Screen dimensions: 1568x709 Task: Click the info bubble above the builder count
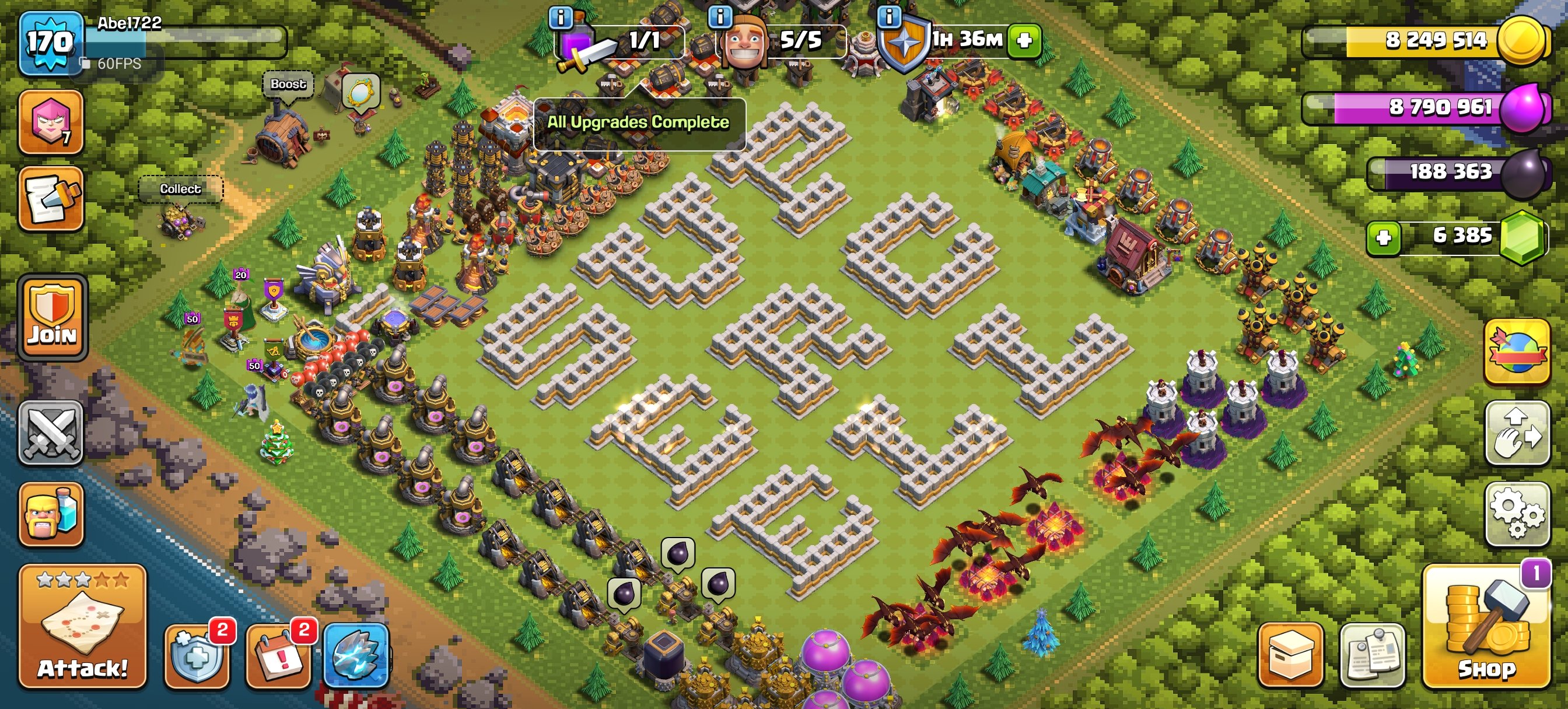(722, 18)
